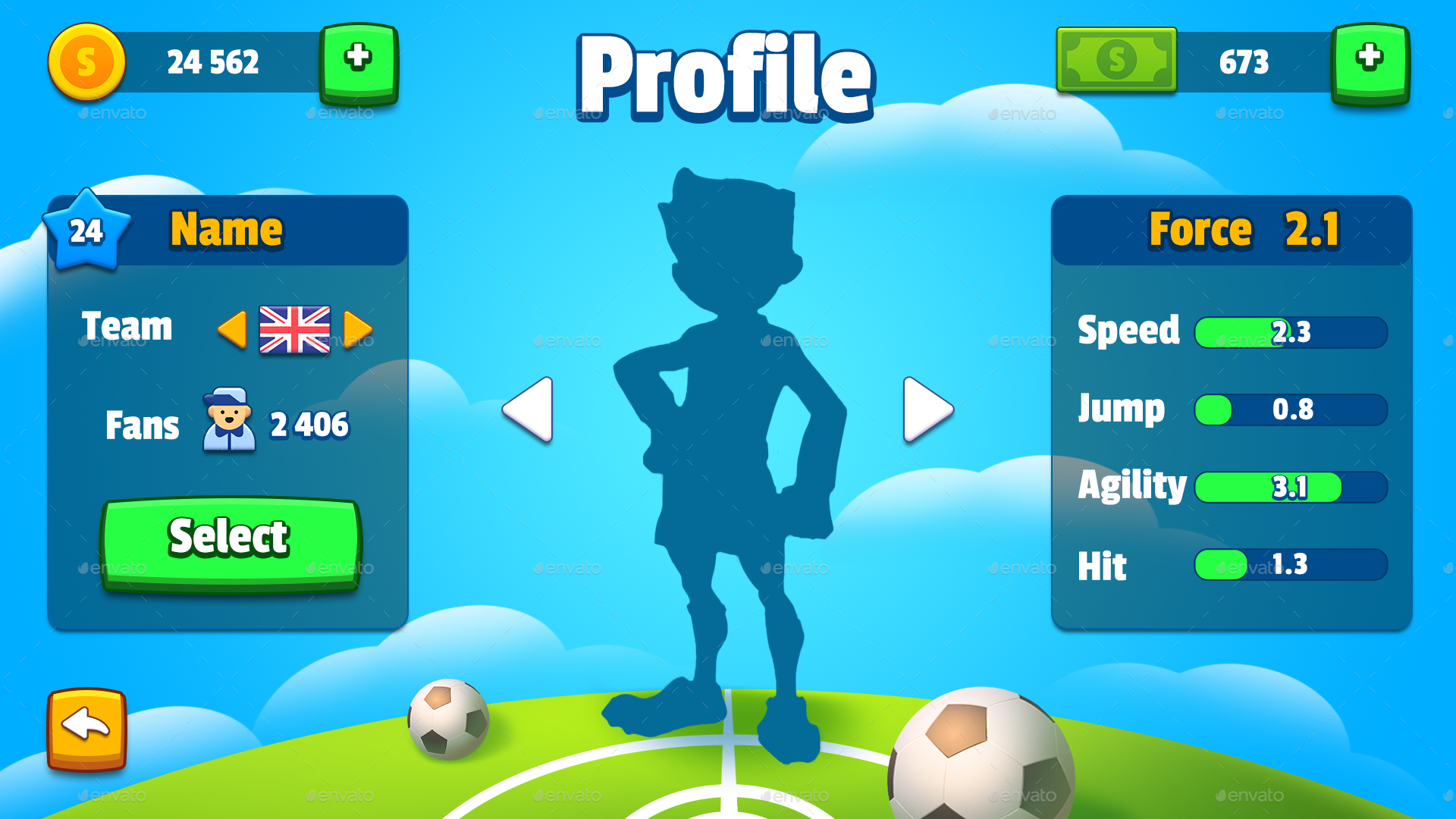The height and width of the screenshot is (819, 1456).
Task: Add more gold coins with plus button
Action: tap(359, 62)
